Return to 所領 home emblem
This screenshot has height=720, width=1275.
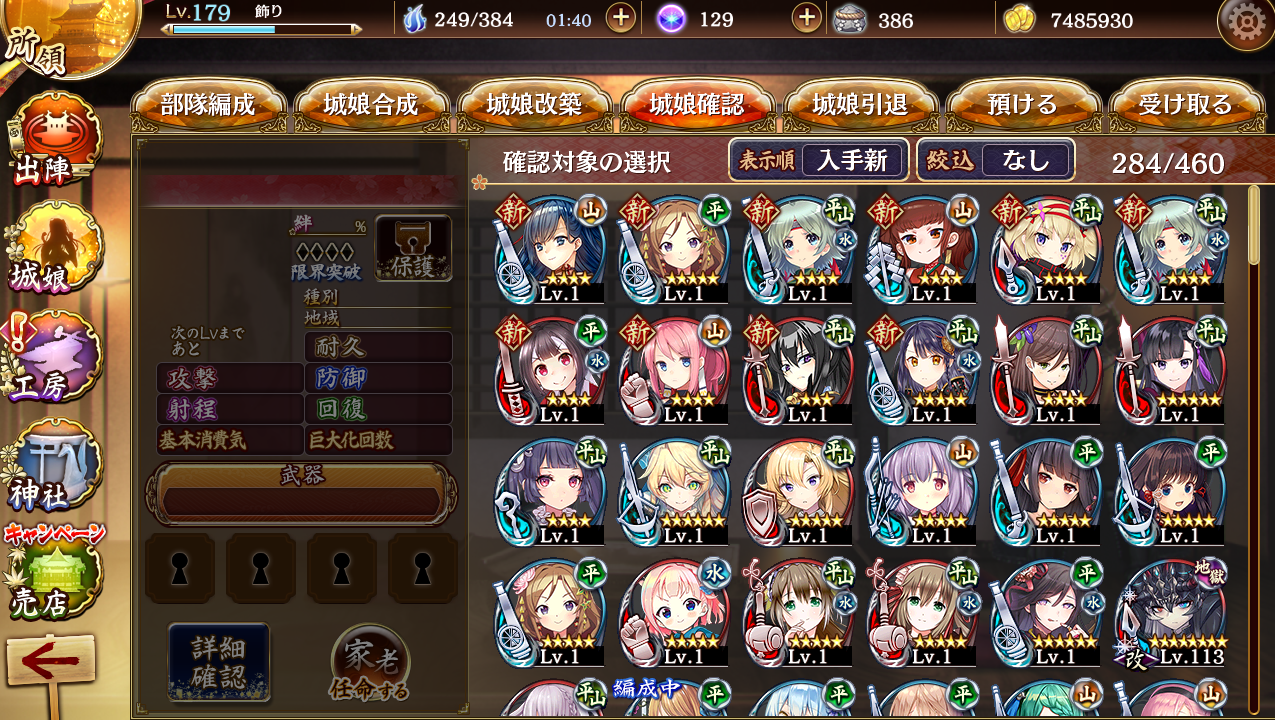tap(40, 40)
